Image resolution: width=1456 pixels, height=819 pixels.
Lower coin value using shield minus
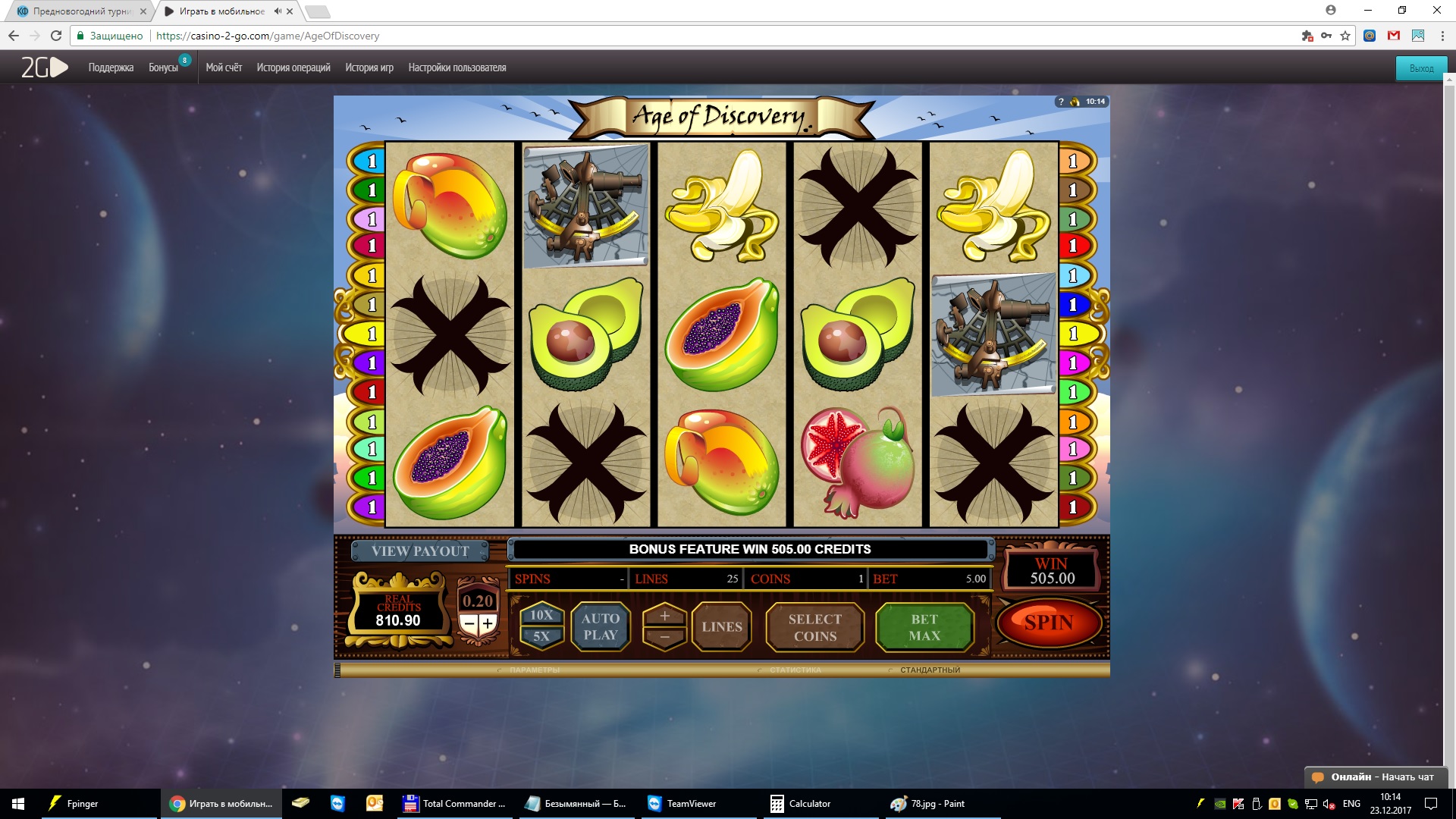pyautogui.click(x=469, y=624)
